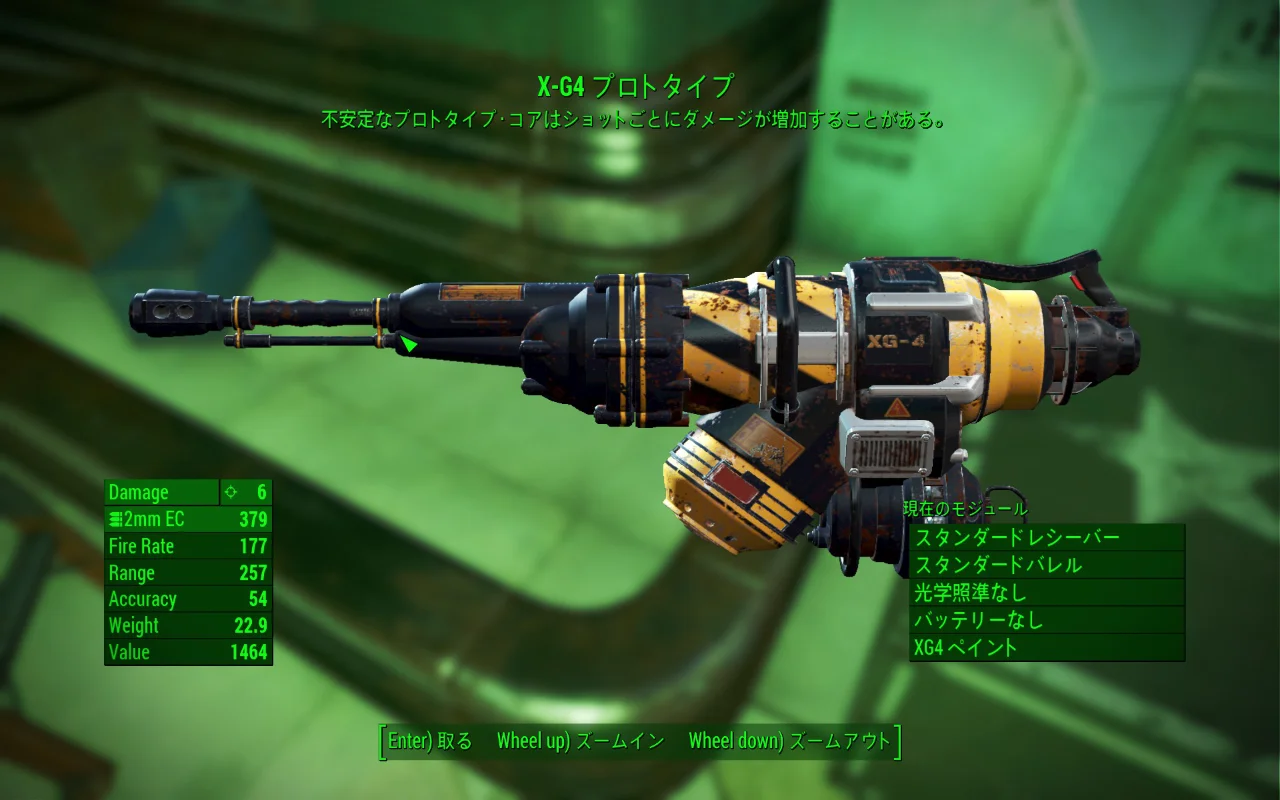
Task: Take the X-G4 prototype weapon
Action: (430, 741)
